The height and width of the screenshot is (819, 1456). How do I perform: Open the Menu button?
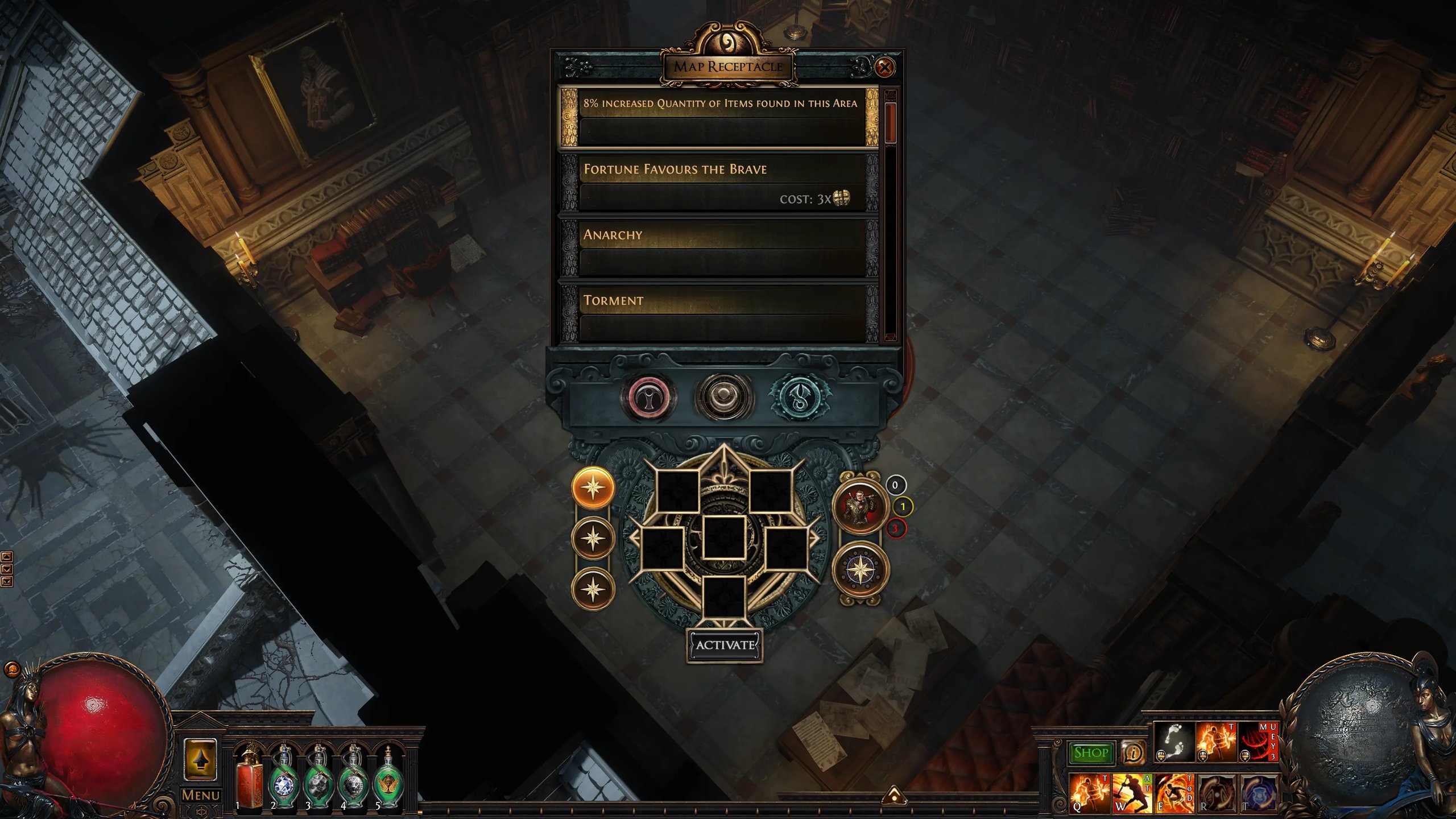point(200,795)
